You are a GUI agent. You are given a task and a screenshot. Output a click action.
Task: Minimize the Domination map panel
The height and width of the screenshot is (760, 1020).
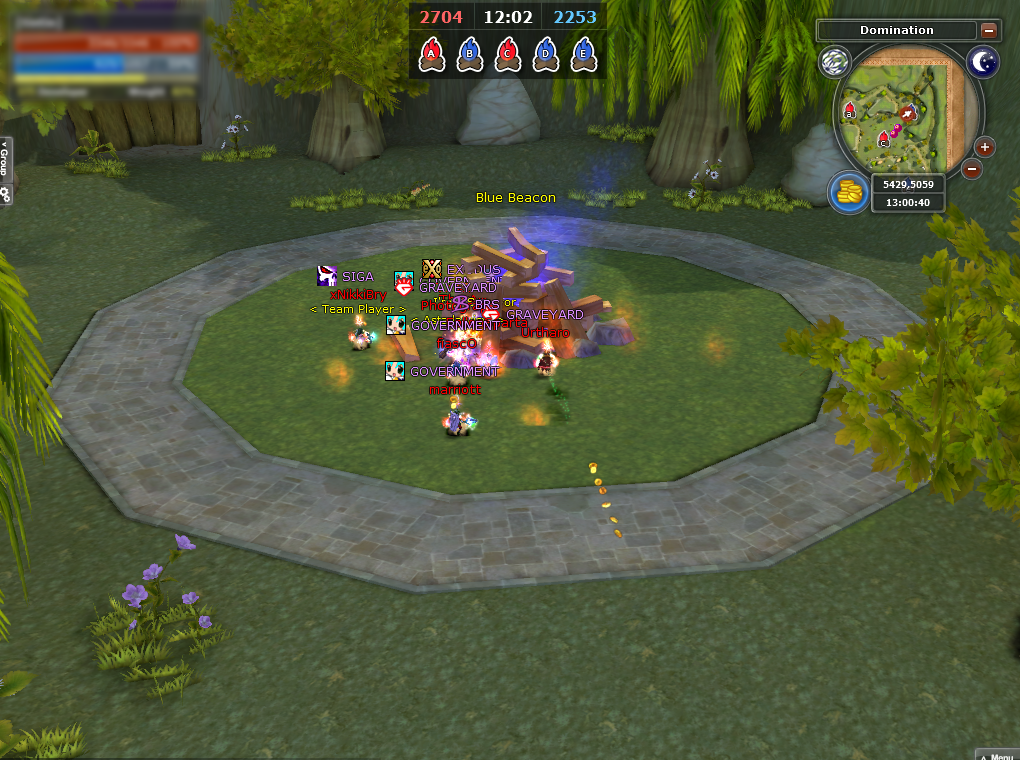[989, 31]
